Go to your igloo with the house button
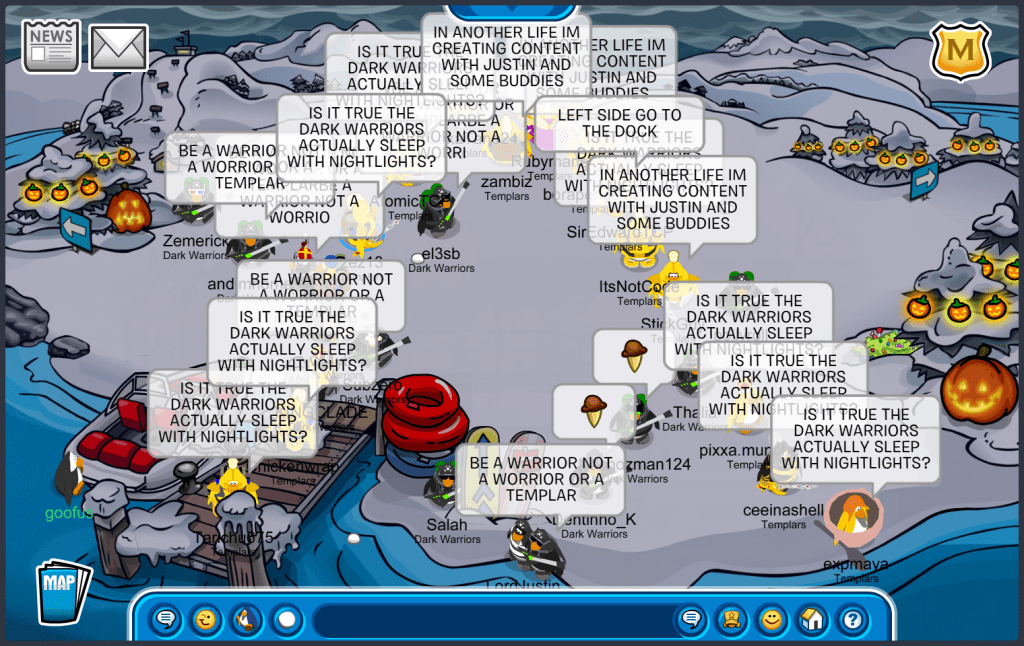 click(811, 620)
